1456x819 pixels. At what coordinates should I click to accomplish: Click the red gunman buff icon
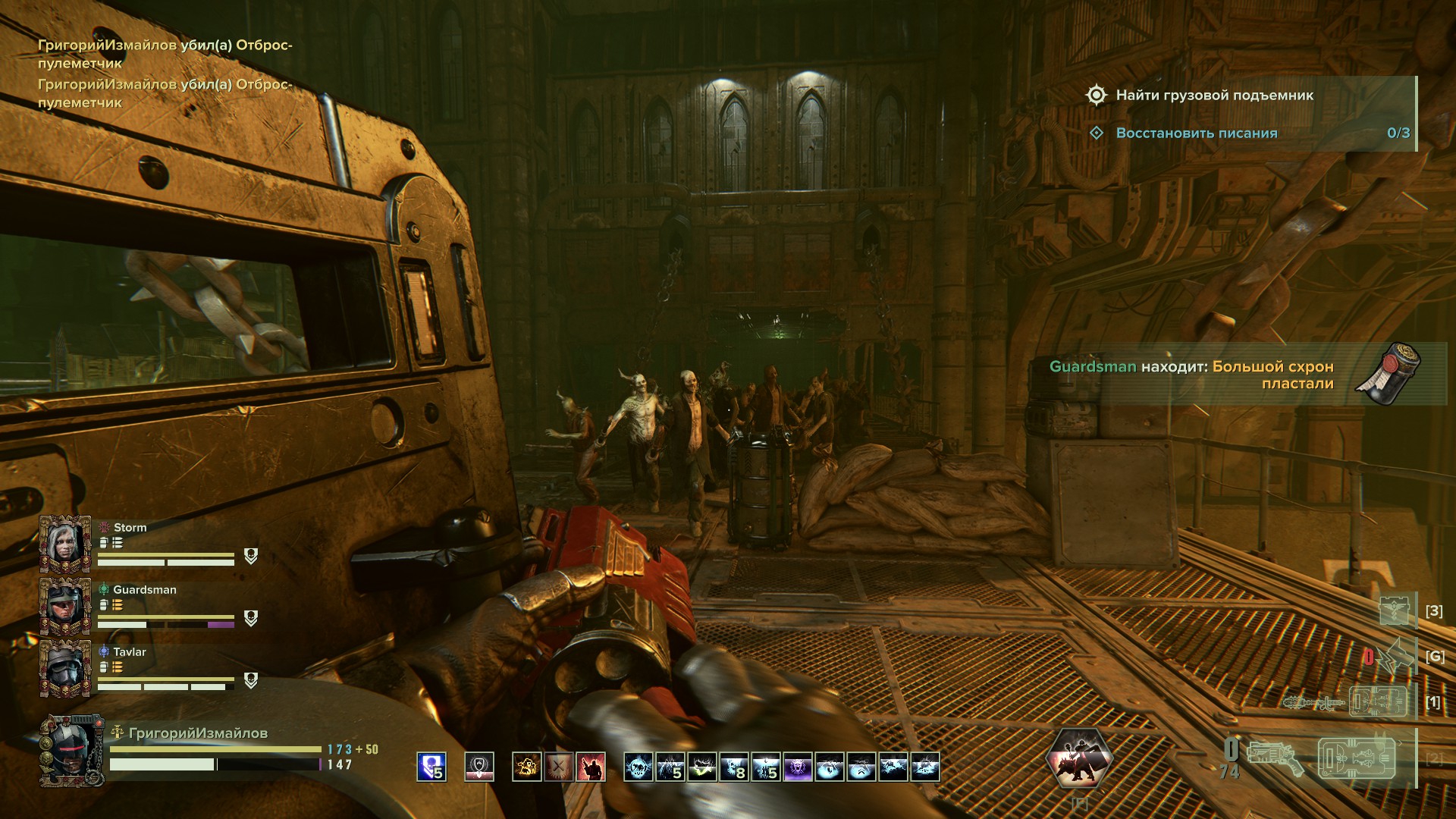point(591,767)
